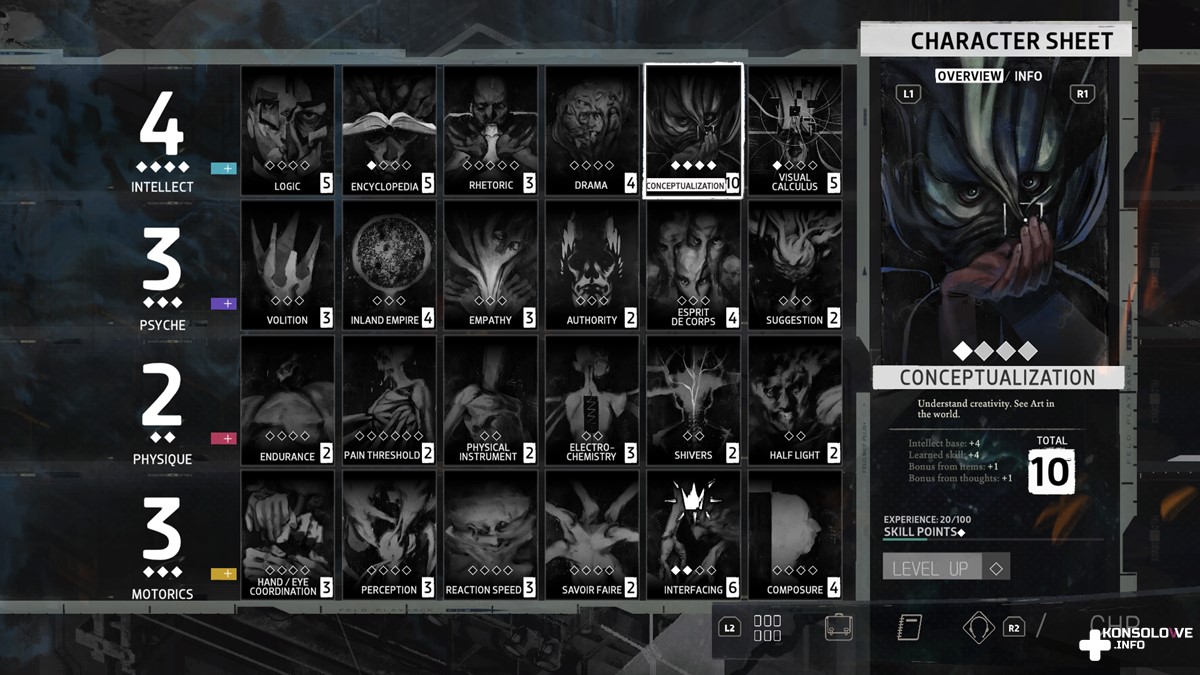Pick the Electro-Chemistry skill card
Image resolution: width=1200 pixels, height=675 pixels.
click(x=592, y=400)
